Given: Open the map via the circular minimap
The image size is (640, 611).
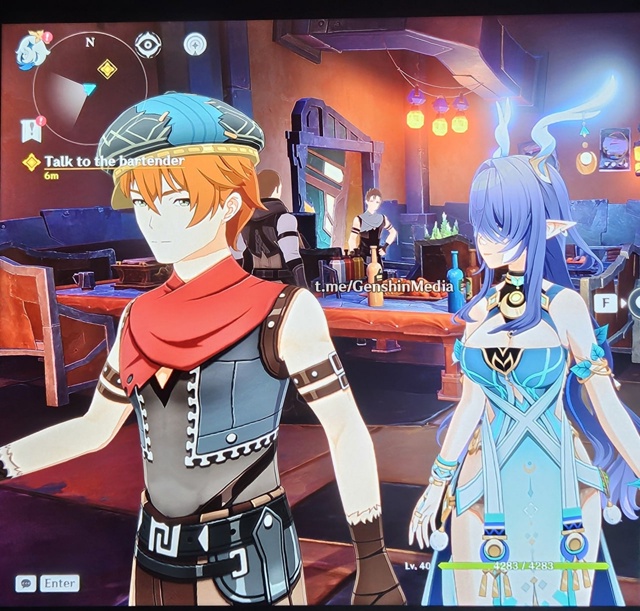Looking at the screenshot, I should click(84, 92).
